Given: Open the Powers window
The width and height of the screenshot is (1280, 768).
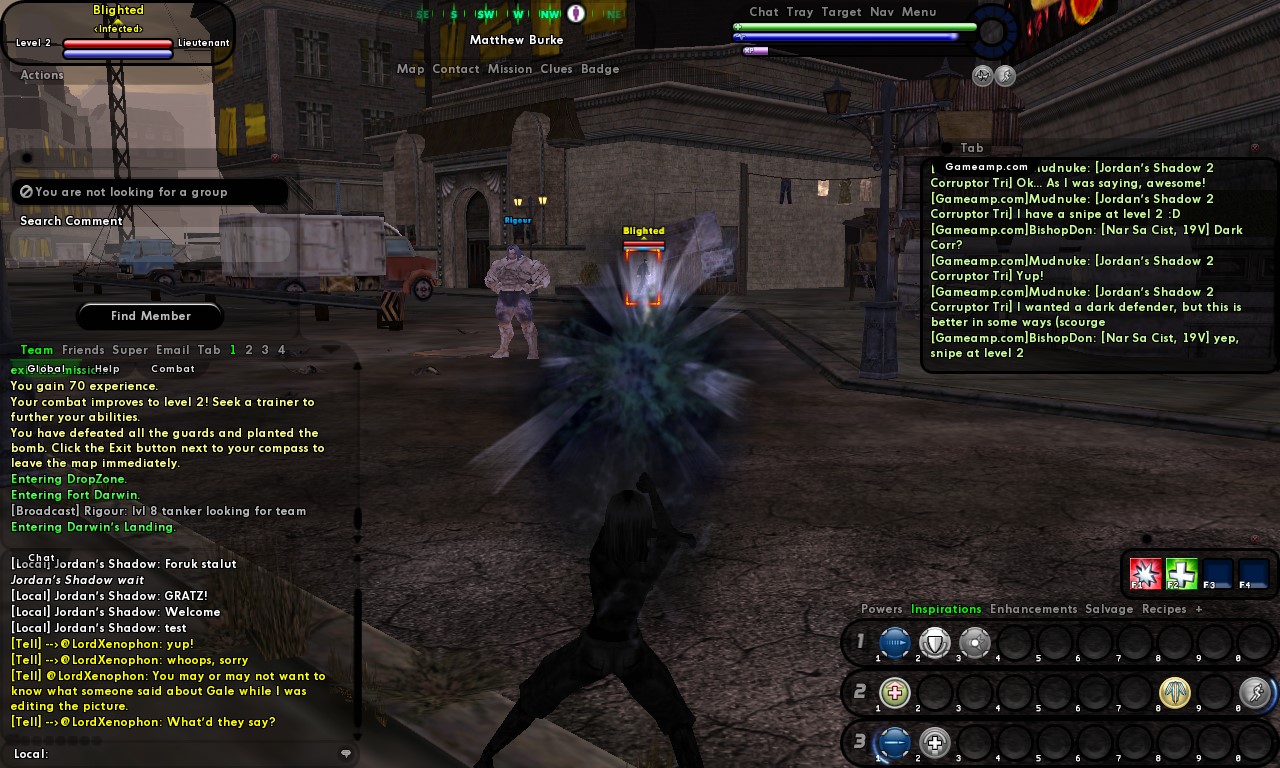Looking at the screenshot, I should pos(881,609).
